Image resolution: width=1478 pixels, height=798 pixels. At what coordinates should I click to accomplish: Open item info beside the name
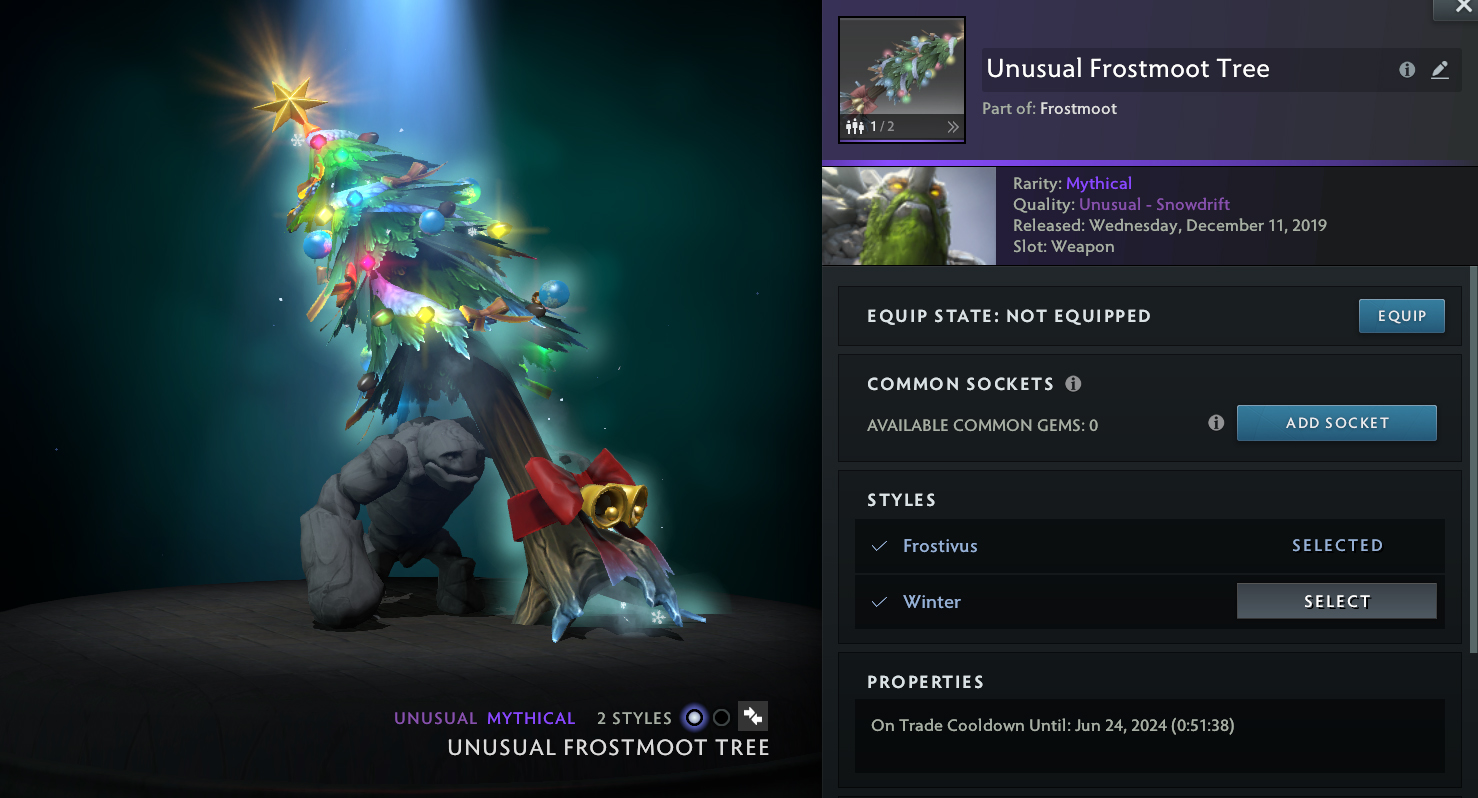(x=1407, y=70)
